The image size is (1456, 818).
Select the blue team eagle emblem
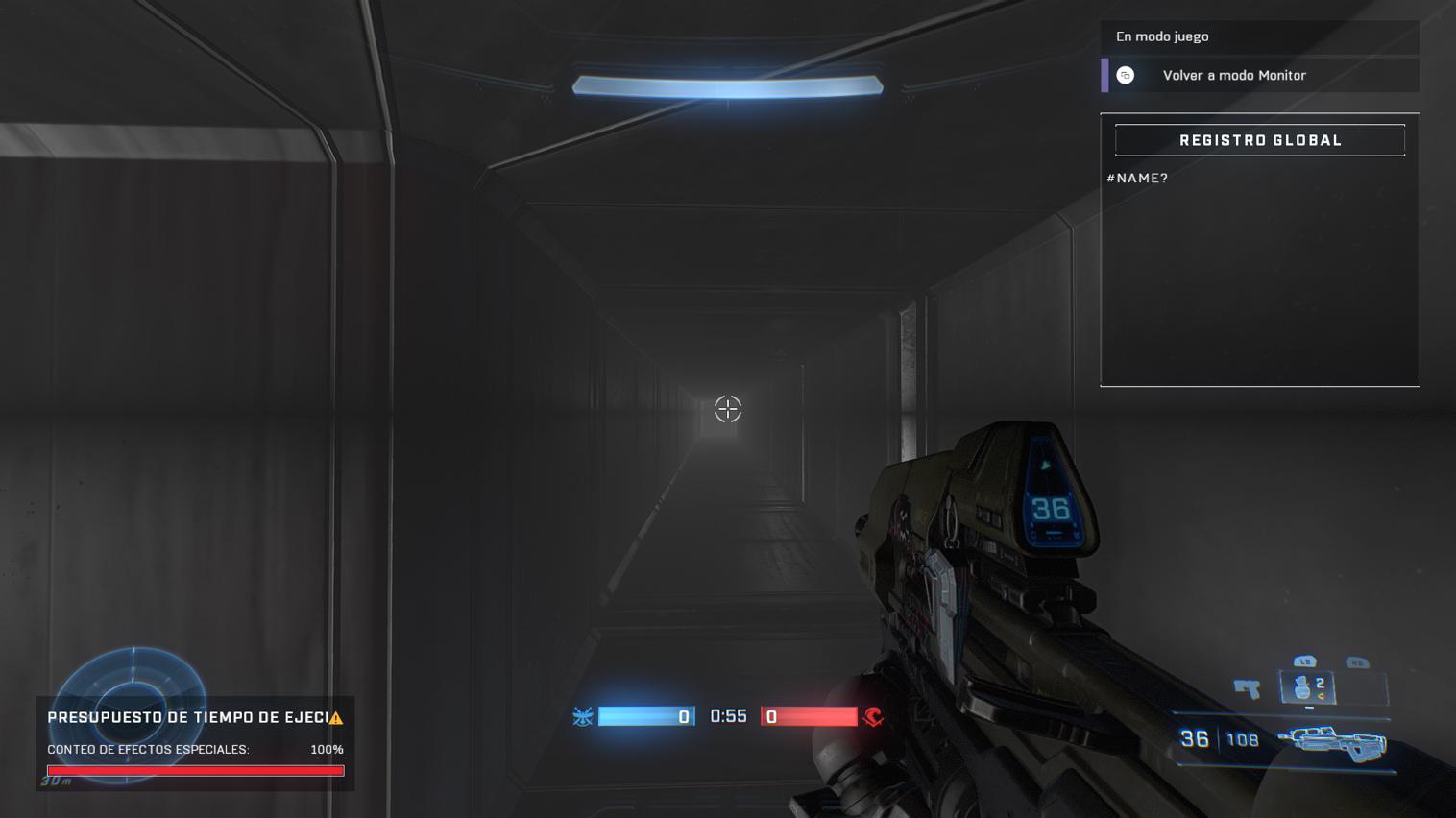583,716
